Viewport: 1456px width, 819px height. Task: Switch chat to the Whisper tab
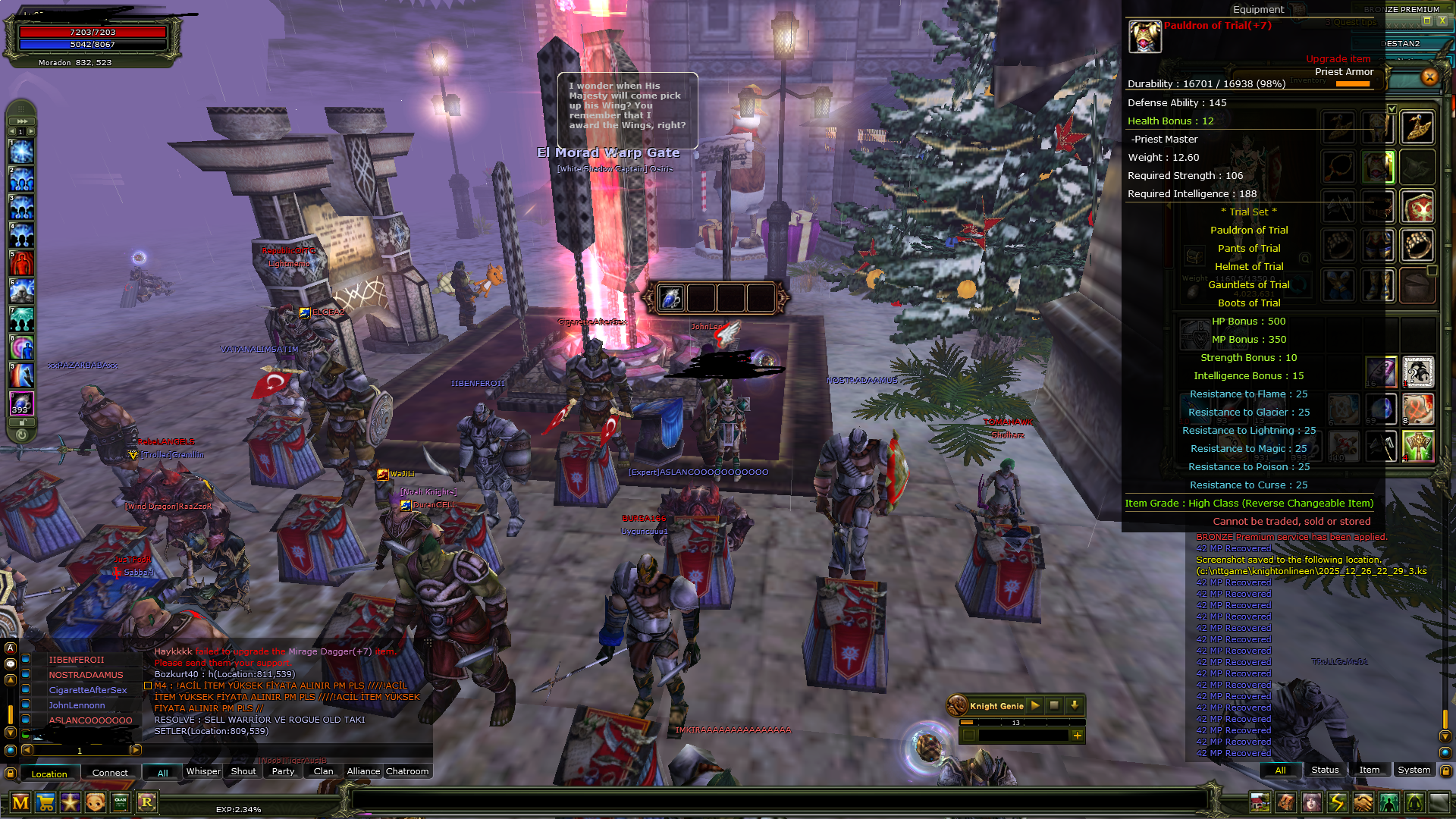tap(203, 771)
